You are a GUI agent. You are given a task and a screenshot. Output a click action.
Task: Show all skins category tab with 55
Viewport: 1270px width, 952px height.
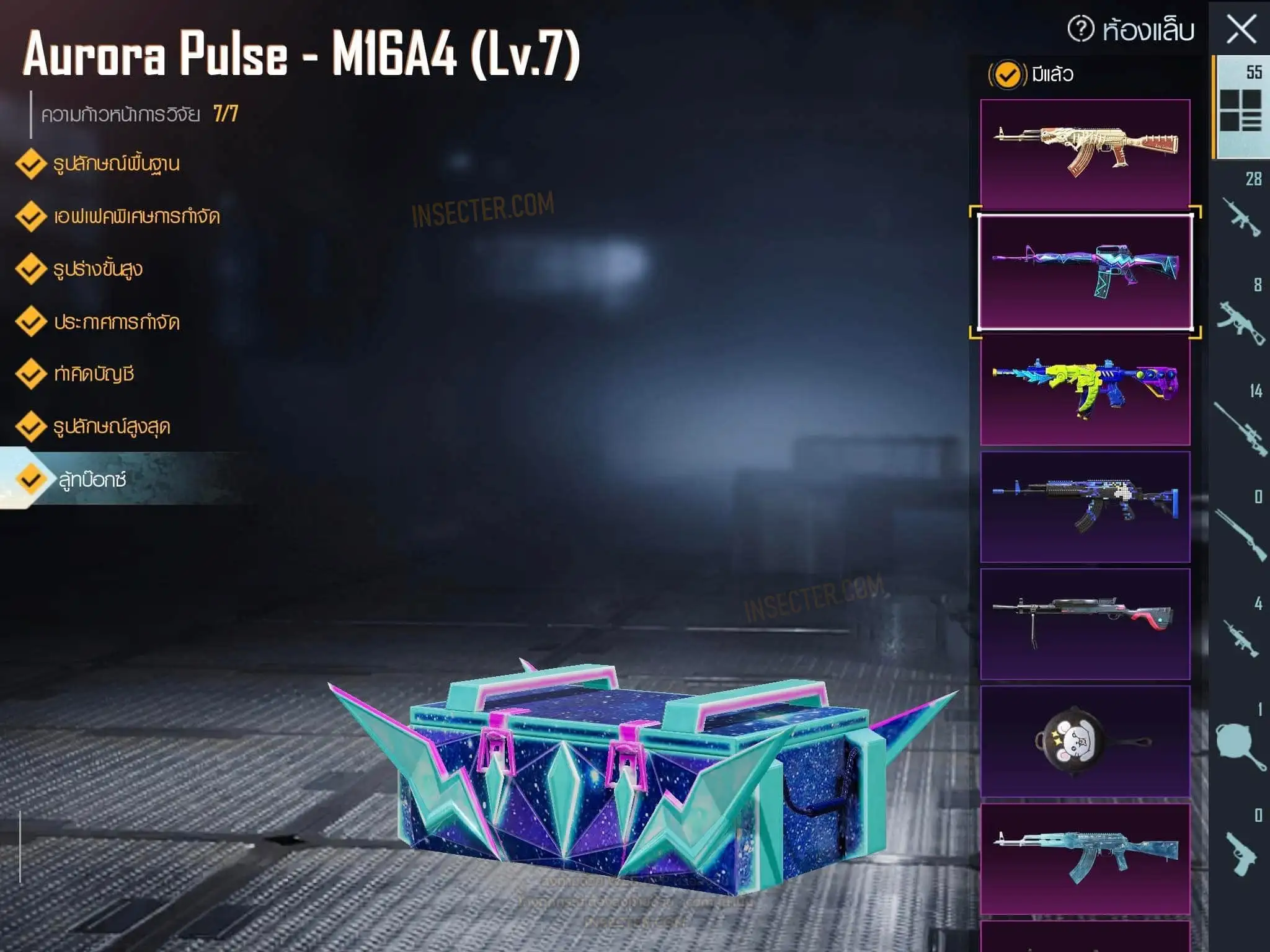(1241, 107)
